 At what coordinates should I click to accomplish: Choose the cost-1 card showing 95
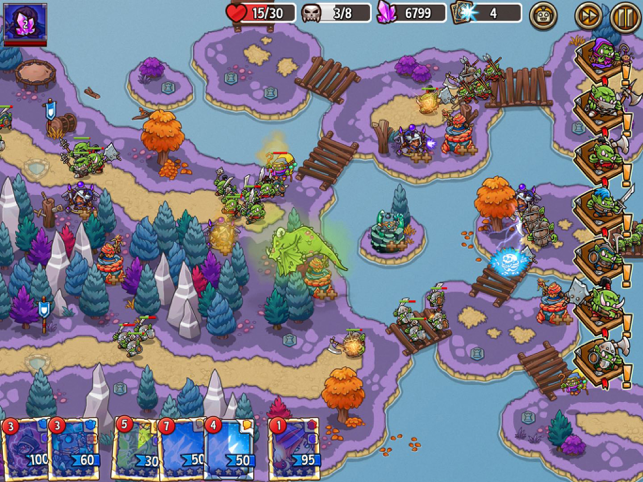tap(293, 448)
